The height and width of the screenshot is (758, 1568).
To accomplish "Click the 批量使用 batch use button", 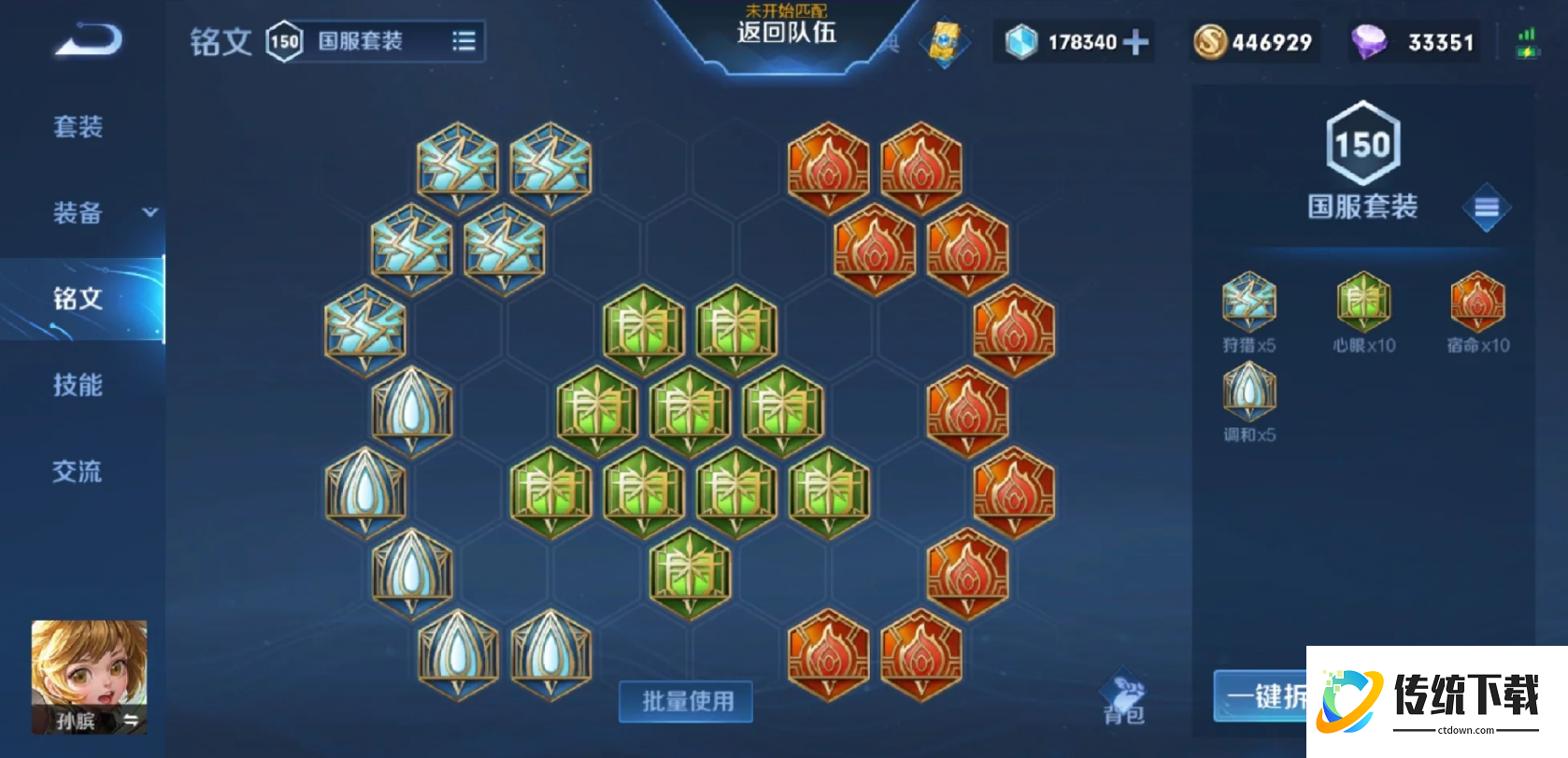I will tap(685, 701).
